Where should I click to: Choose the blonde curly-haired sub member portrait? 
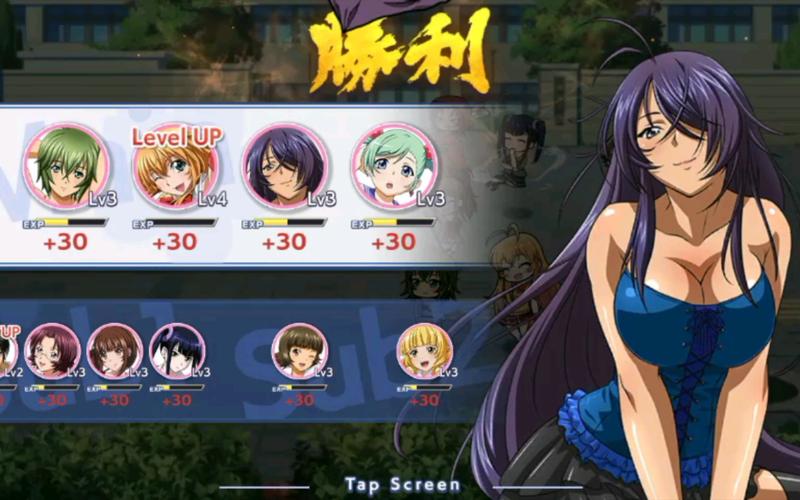pos(424,351)
